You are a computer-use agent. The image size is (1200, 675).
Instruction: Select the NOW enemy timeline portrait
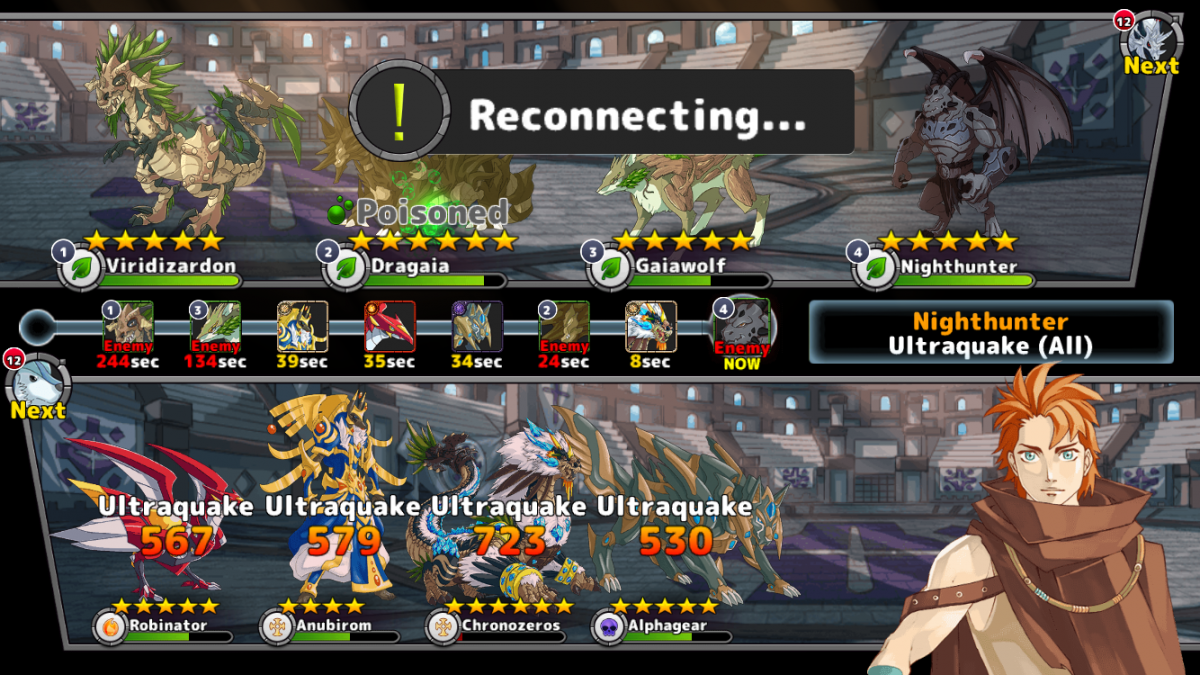tap(742, 327)
